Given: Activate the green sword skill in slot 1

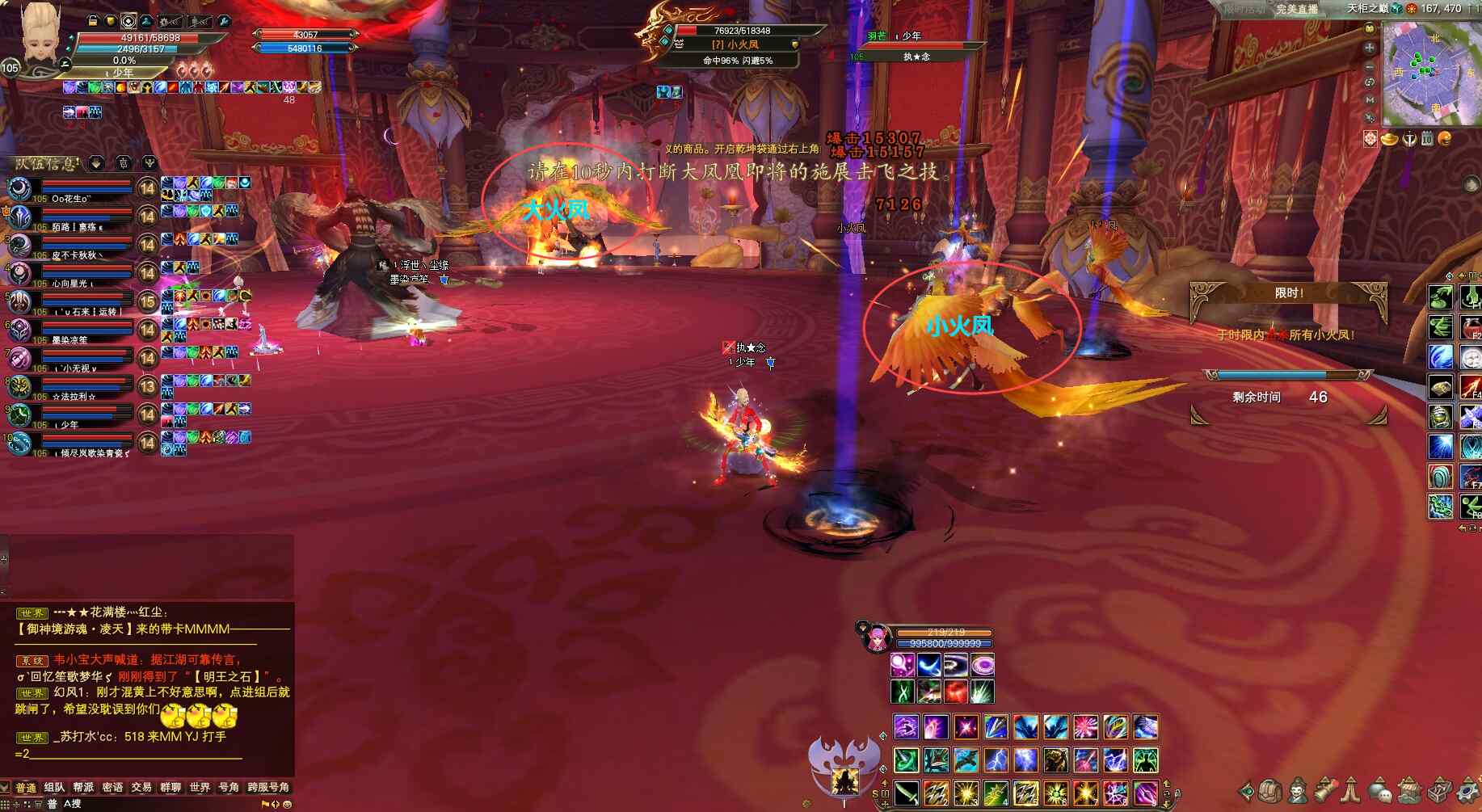Looking at the screenshot, I should pos(906,793).
